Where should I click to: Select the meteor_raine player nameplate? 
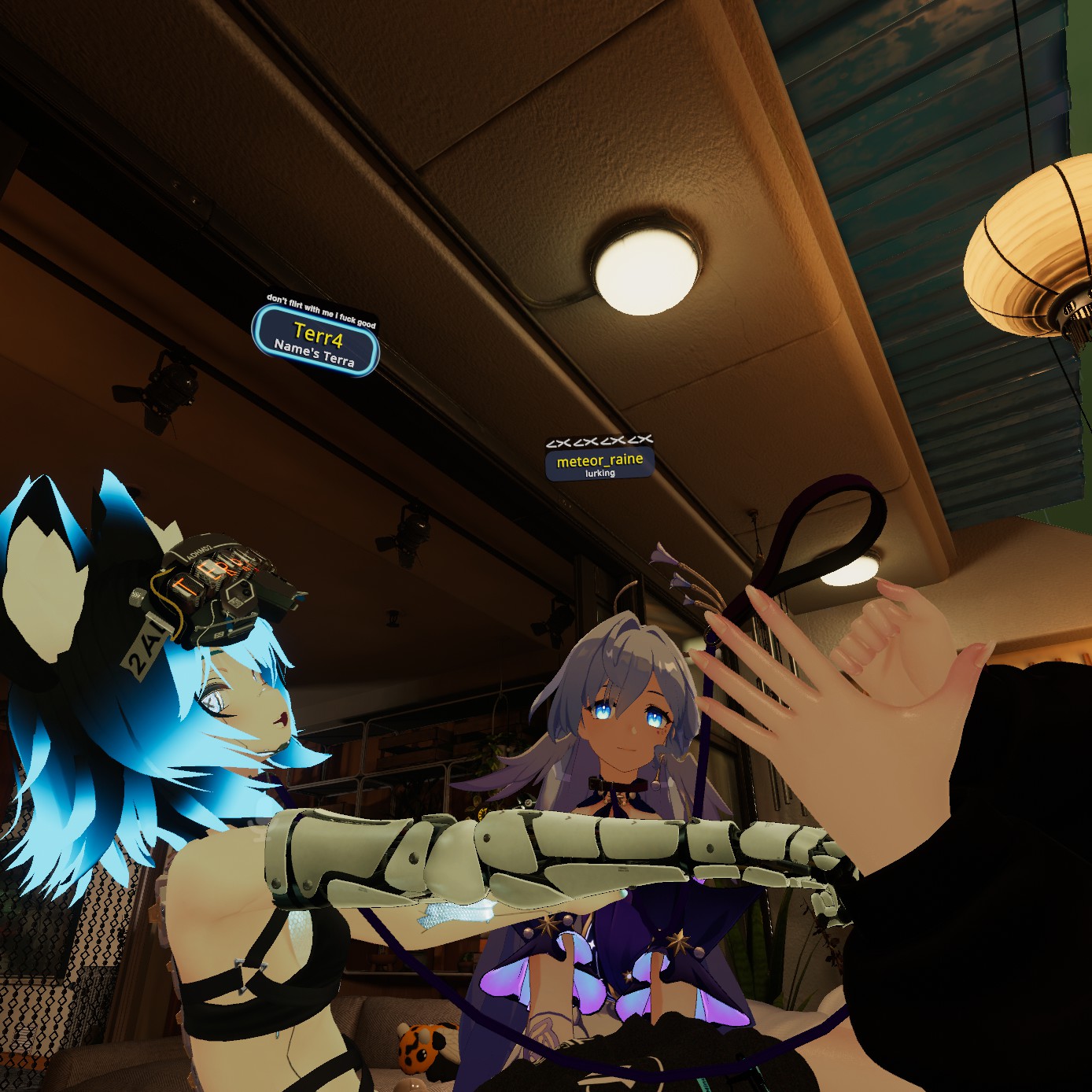pyautogui.click(x=599, y=463)
